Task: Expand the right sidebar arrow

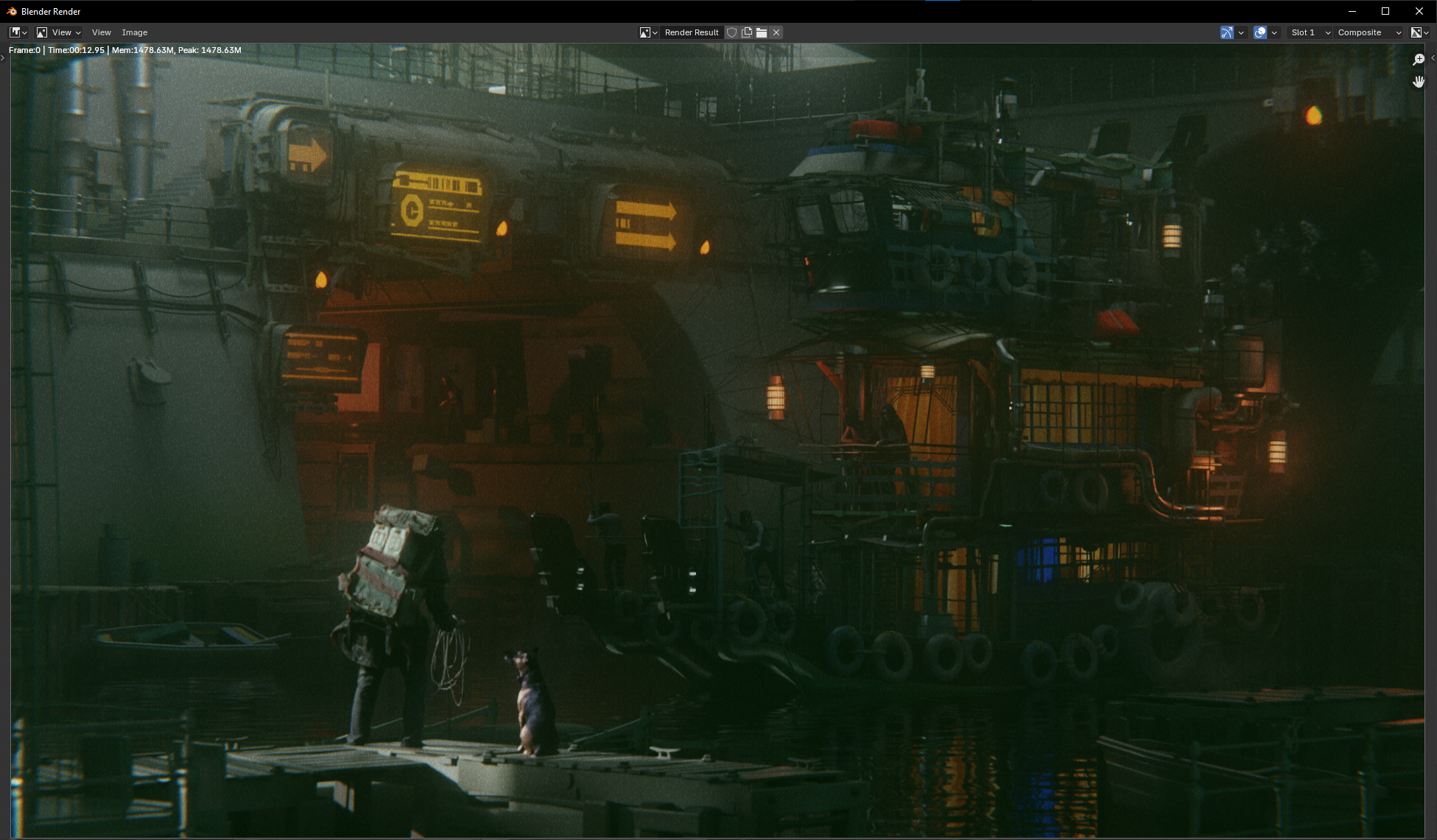Action: click(x=1433, y=57)
